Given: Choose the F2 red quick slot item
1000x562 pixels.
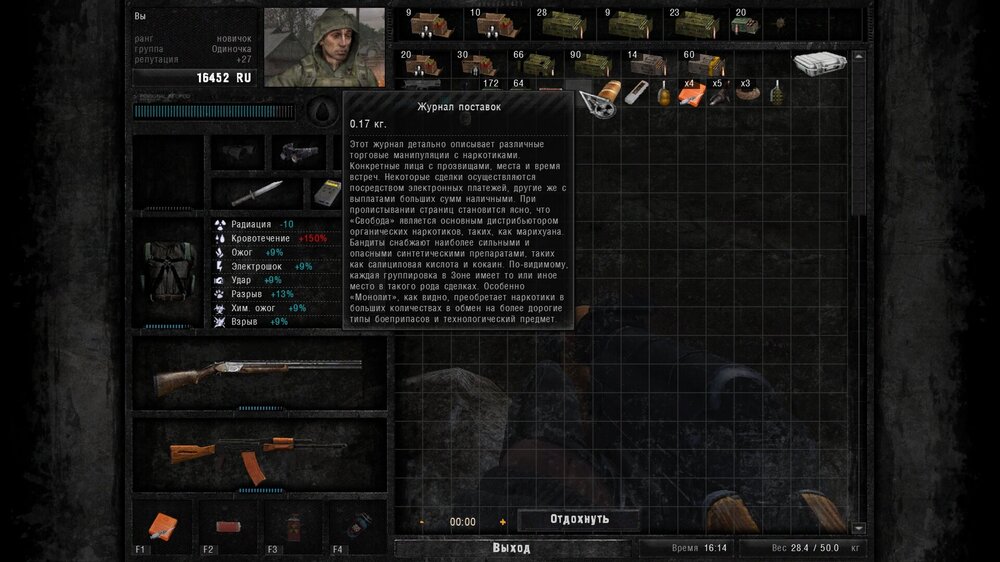Looking at the screenshot, I should (229, 525).
